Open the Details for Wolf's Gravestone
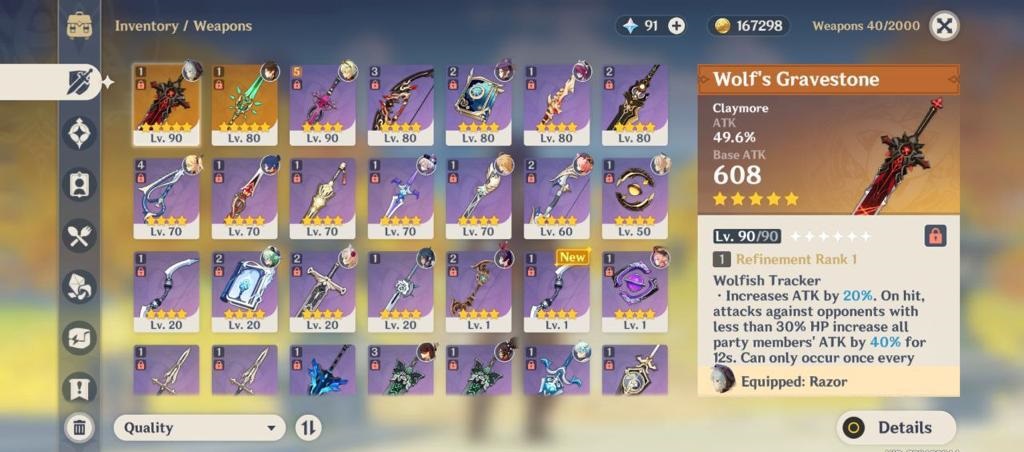The height and width of the screenshot is (452, 1024). [896, 428]
